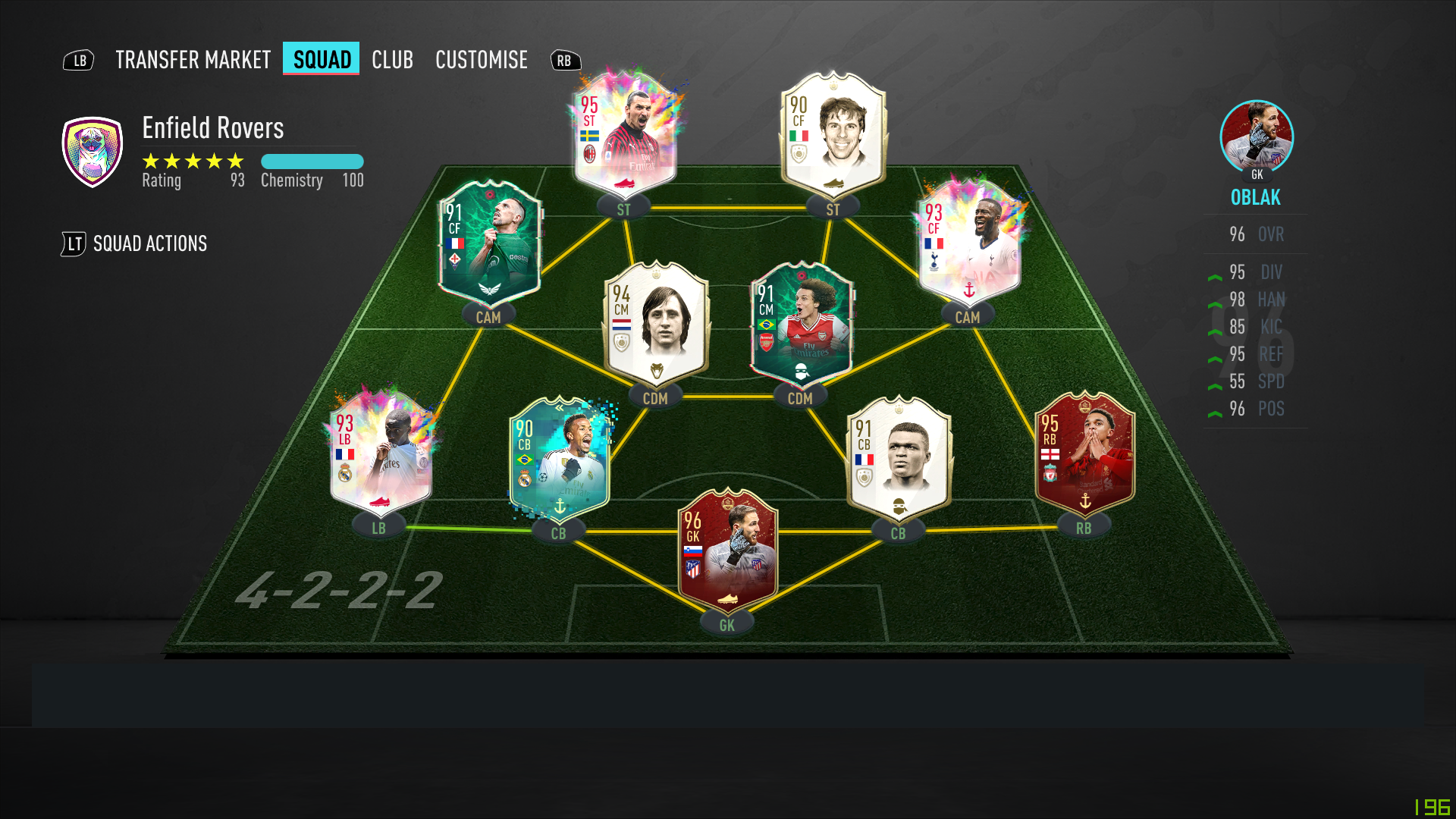Go to the Club tab
The image size is (1456, 819).
click(392, 60)
